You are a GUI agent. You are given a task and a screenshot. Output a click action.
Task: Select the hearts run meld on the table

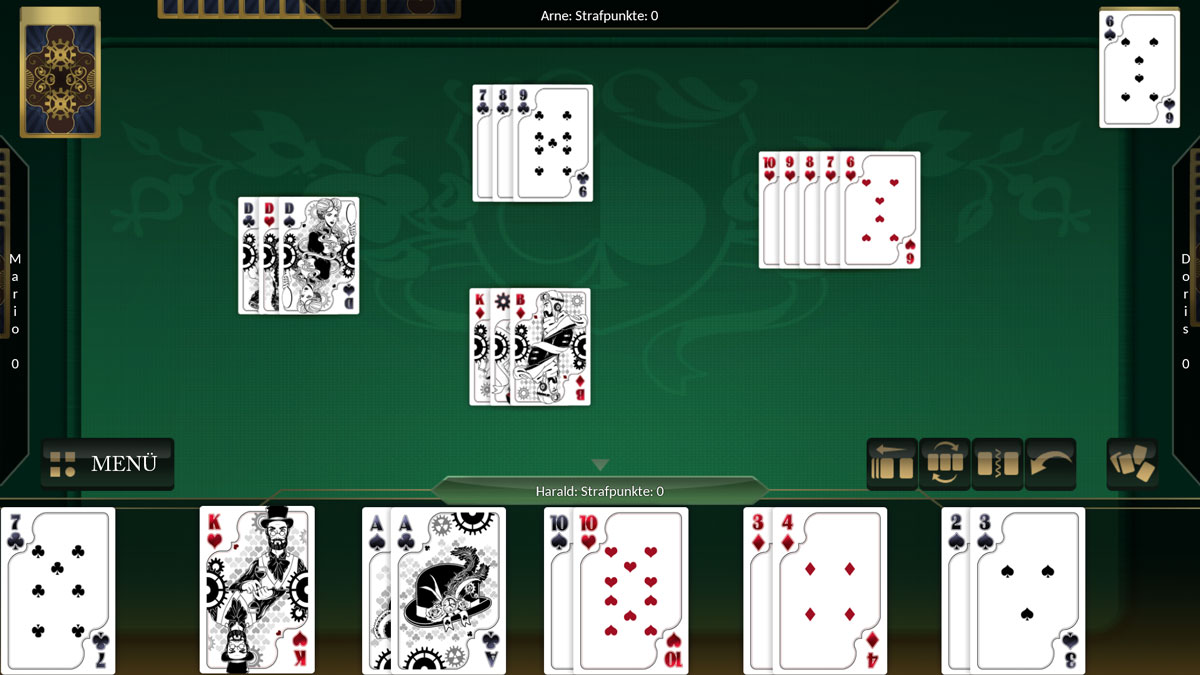[840, 210]
